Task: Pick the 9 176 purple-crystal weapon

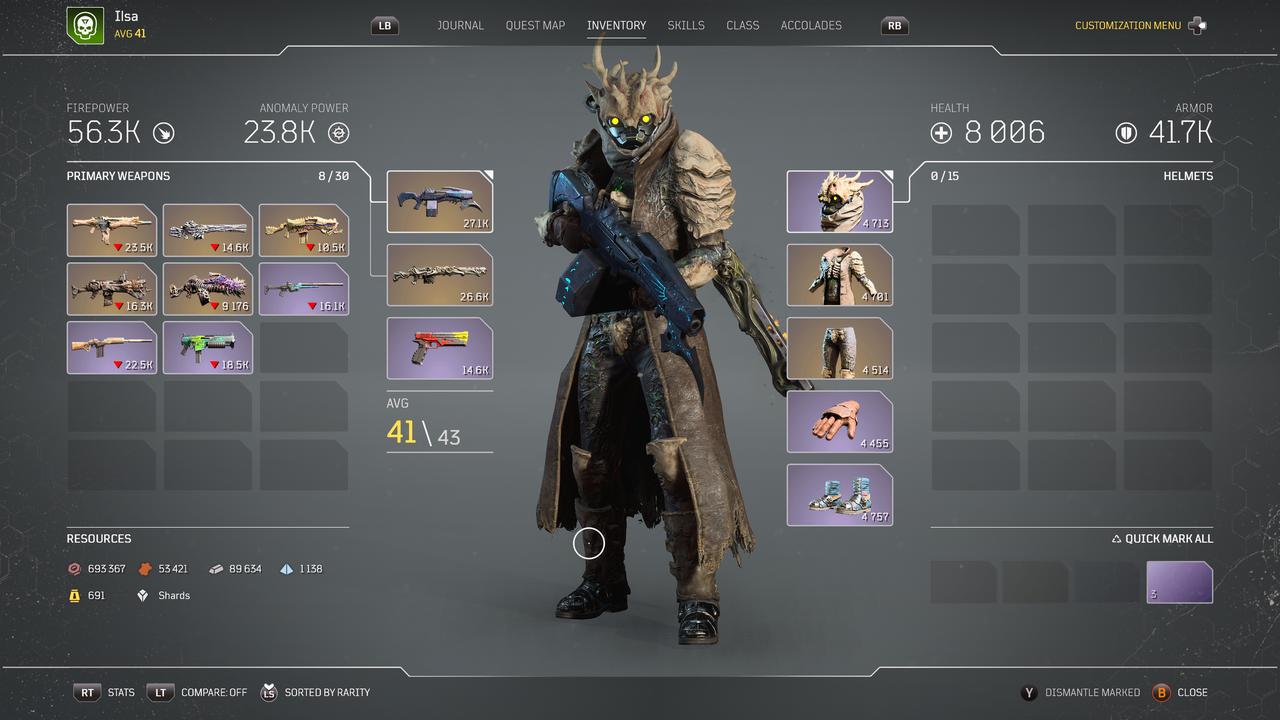Action: pyautogui.click(x=207, y=289)
